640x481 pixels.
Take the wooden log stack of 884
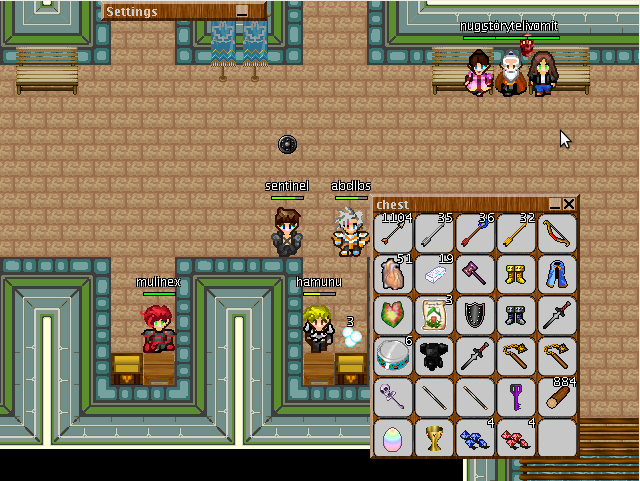click(557, 397)
